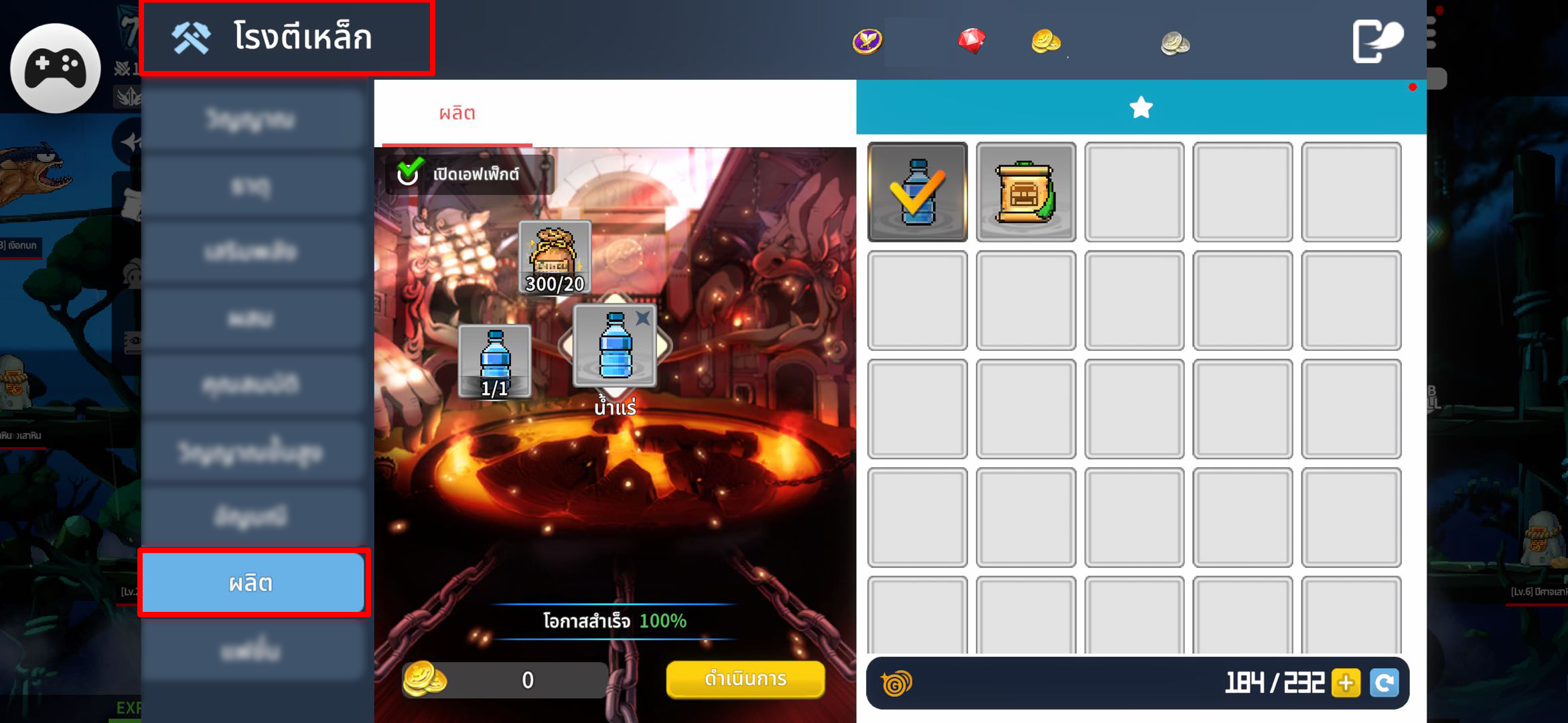The image size is (1568, 723).
Task: Open the star inventory tab
Action: click(1141, 107)
